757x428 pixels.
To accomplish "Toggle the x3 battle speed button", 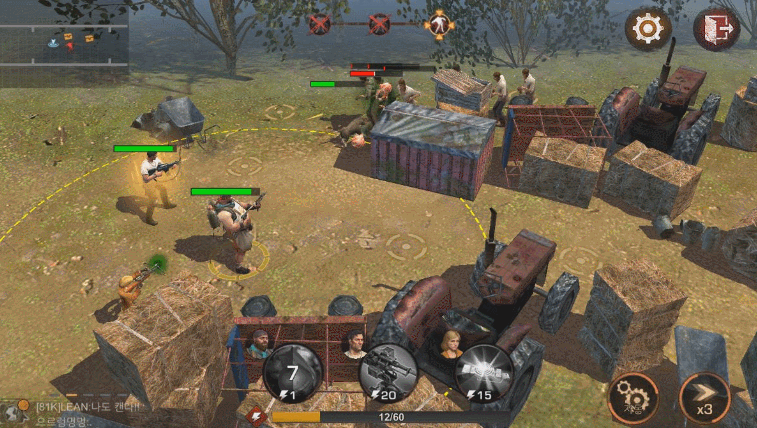I will [704, 398].
